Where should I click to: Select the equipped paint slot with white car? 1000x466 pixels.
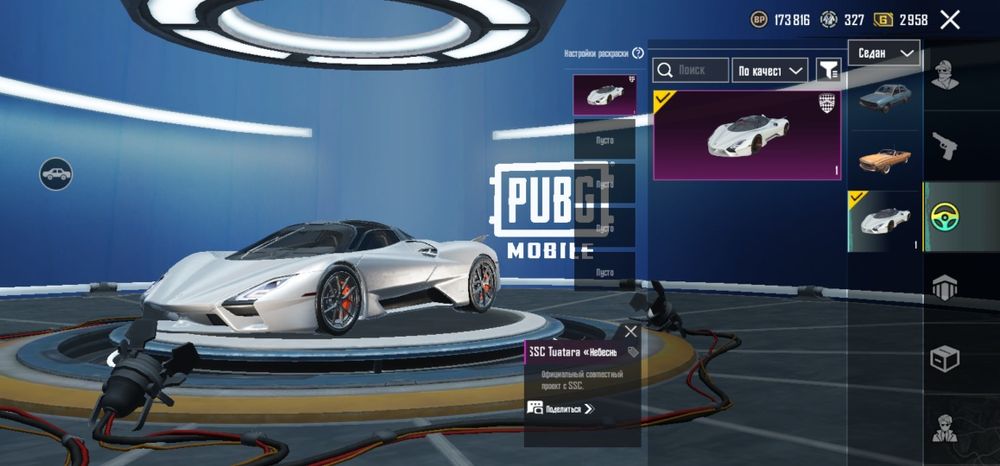click(x=604, y=94)
